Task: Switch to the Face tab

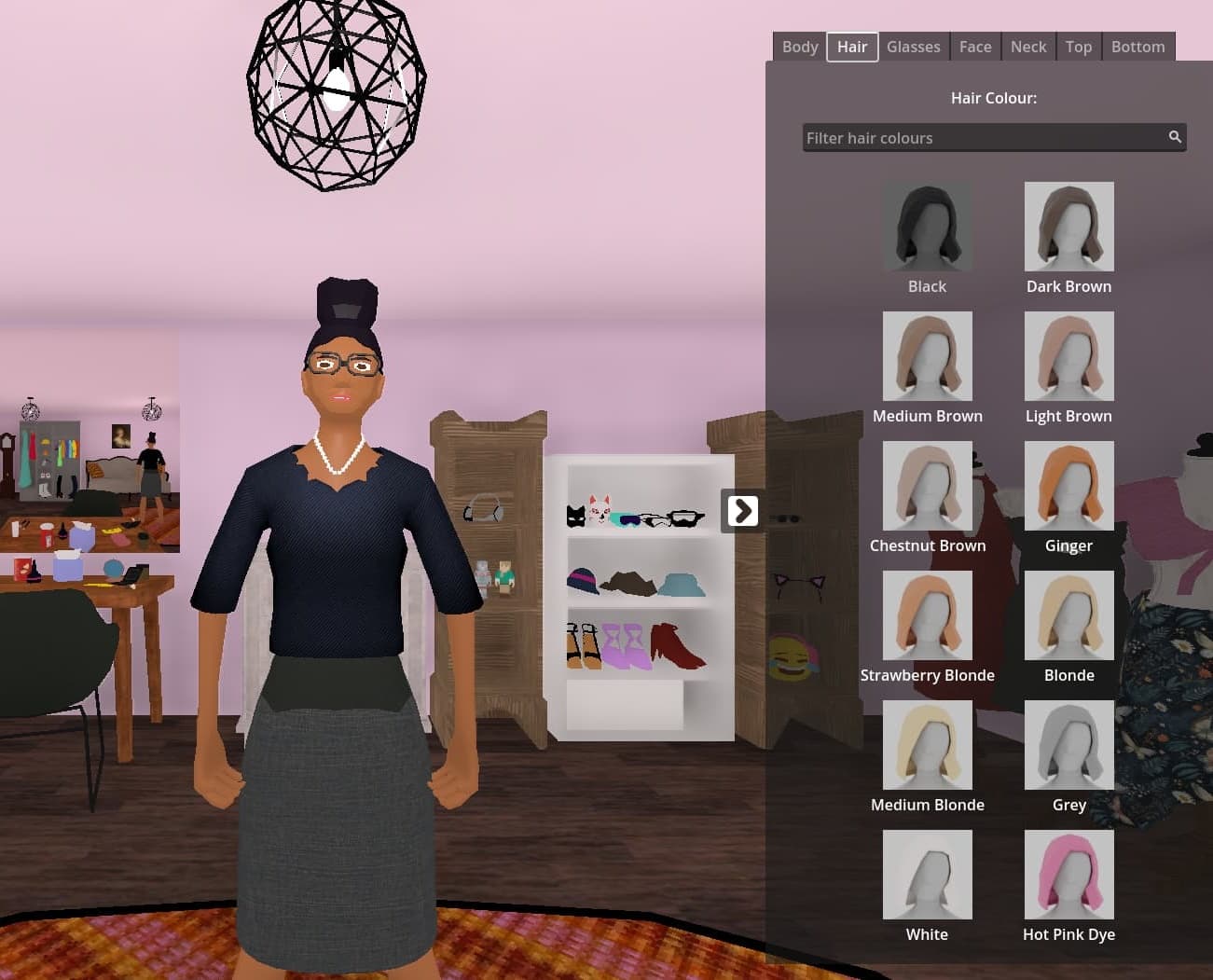Action: [975, 46]
